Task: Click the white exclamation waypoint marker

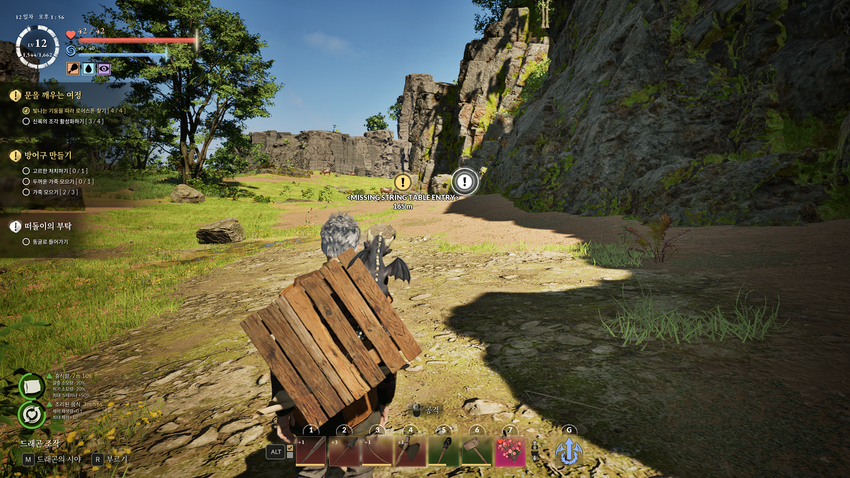Action: pos(464,181)
